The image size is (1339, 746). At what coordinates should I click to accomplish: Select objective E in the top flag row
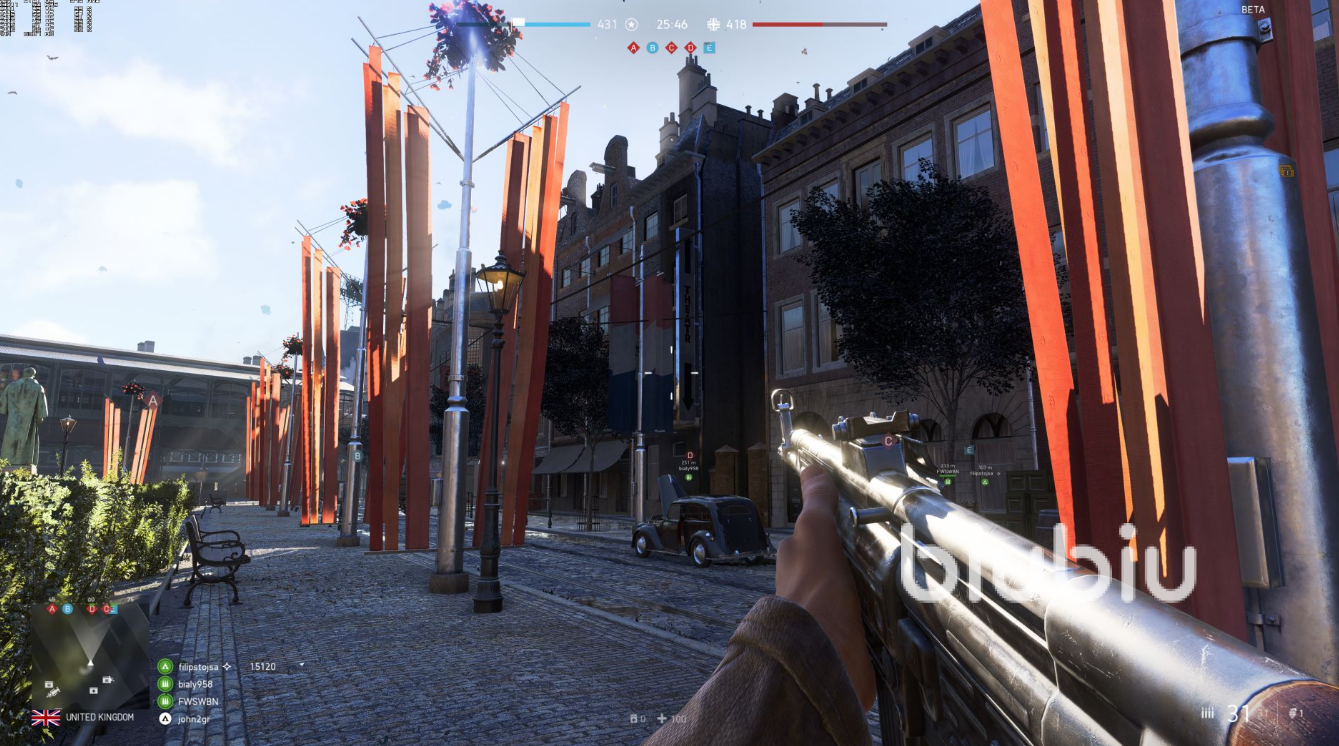pyautogui.click(x=709, y=47)
